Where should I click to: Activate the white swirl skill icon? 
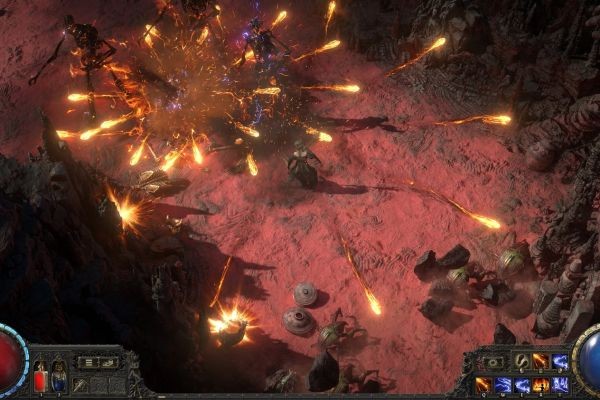521,362
